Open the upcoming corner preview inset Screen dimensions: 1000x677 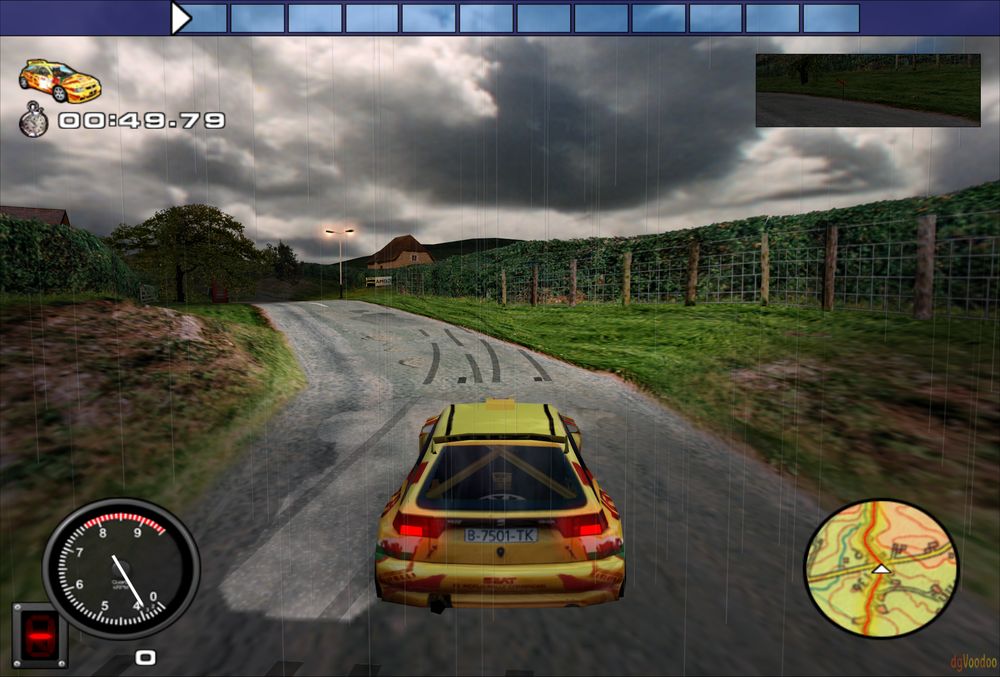867,90
